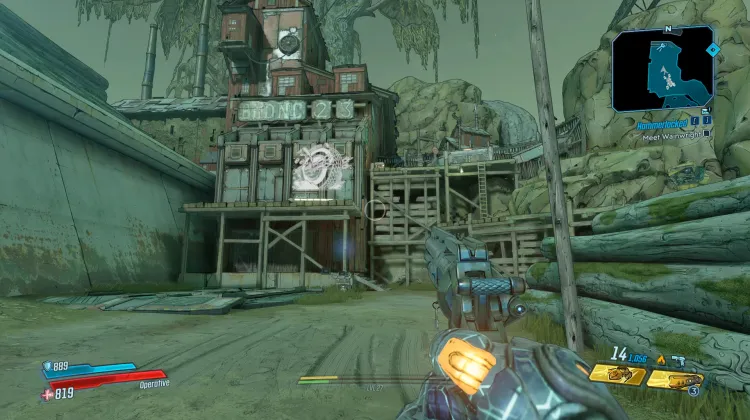The width and height of the screenshot is (750, 420).
Task: Switch to the second yellow weapon slot
Action: point(674,379)
